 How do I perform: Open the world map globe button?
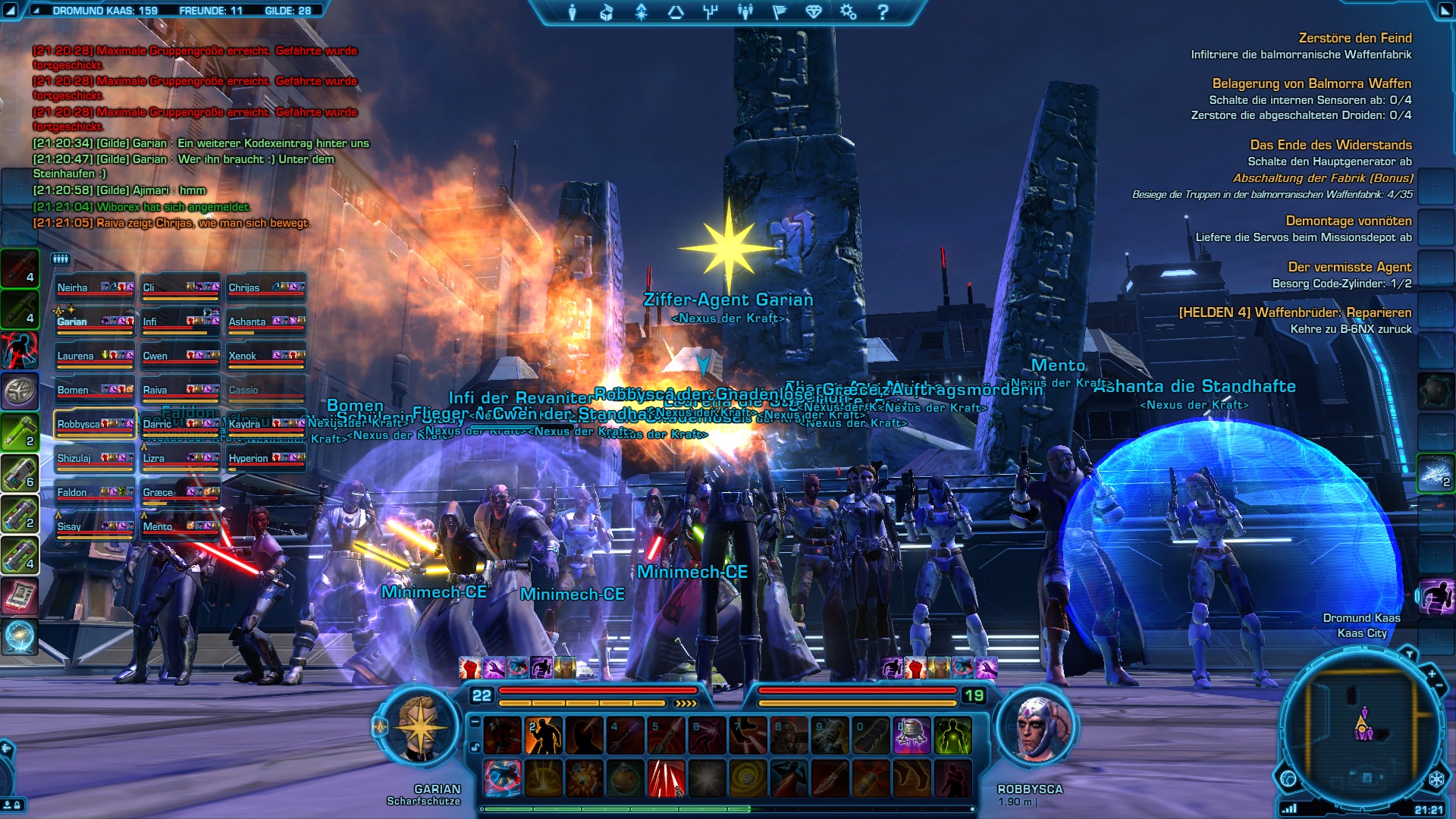pos(1288,779)
